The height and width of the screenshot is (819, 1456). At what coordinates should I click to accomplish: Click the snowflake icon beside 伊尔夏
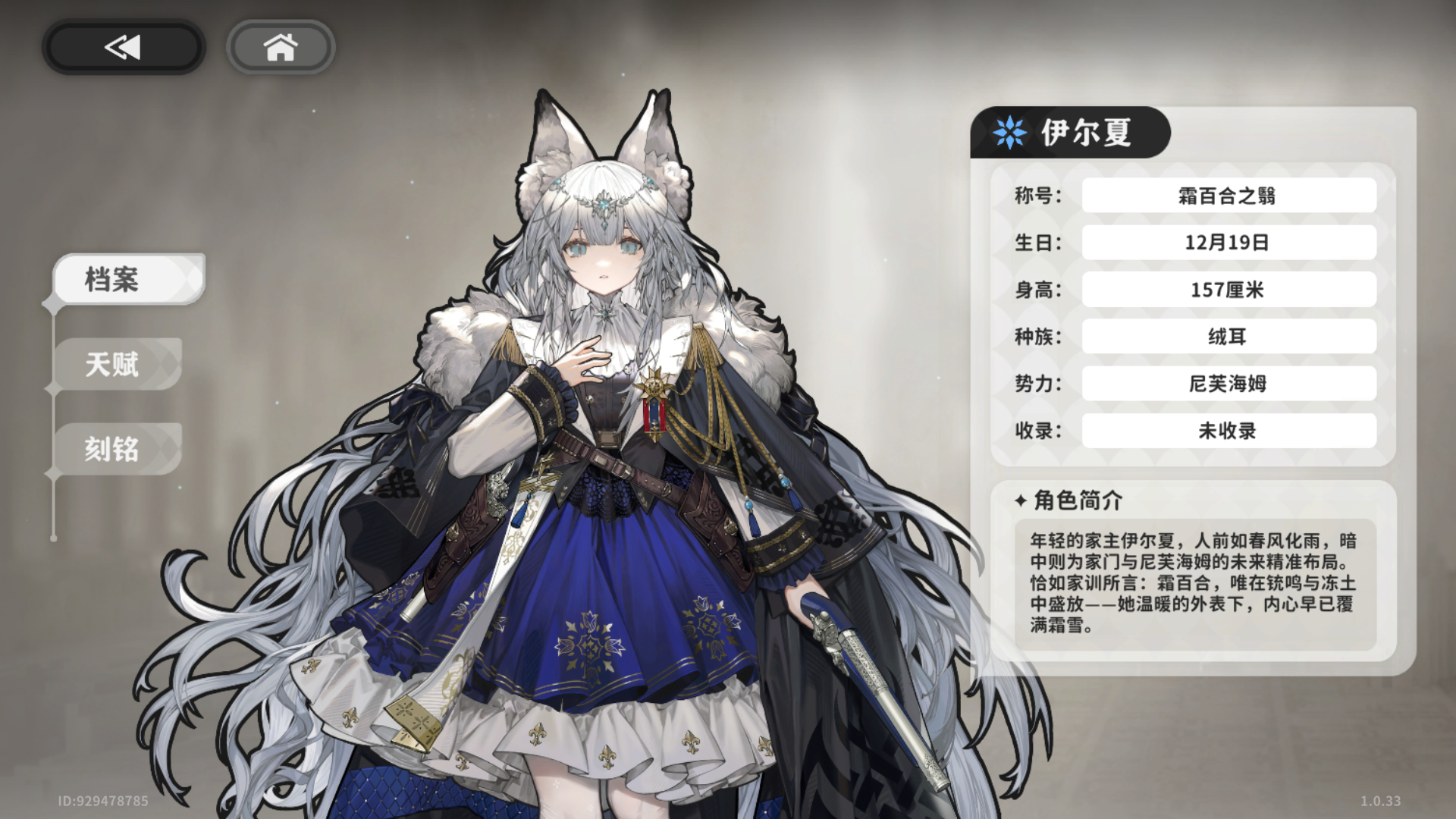tap(1009, 130)
